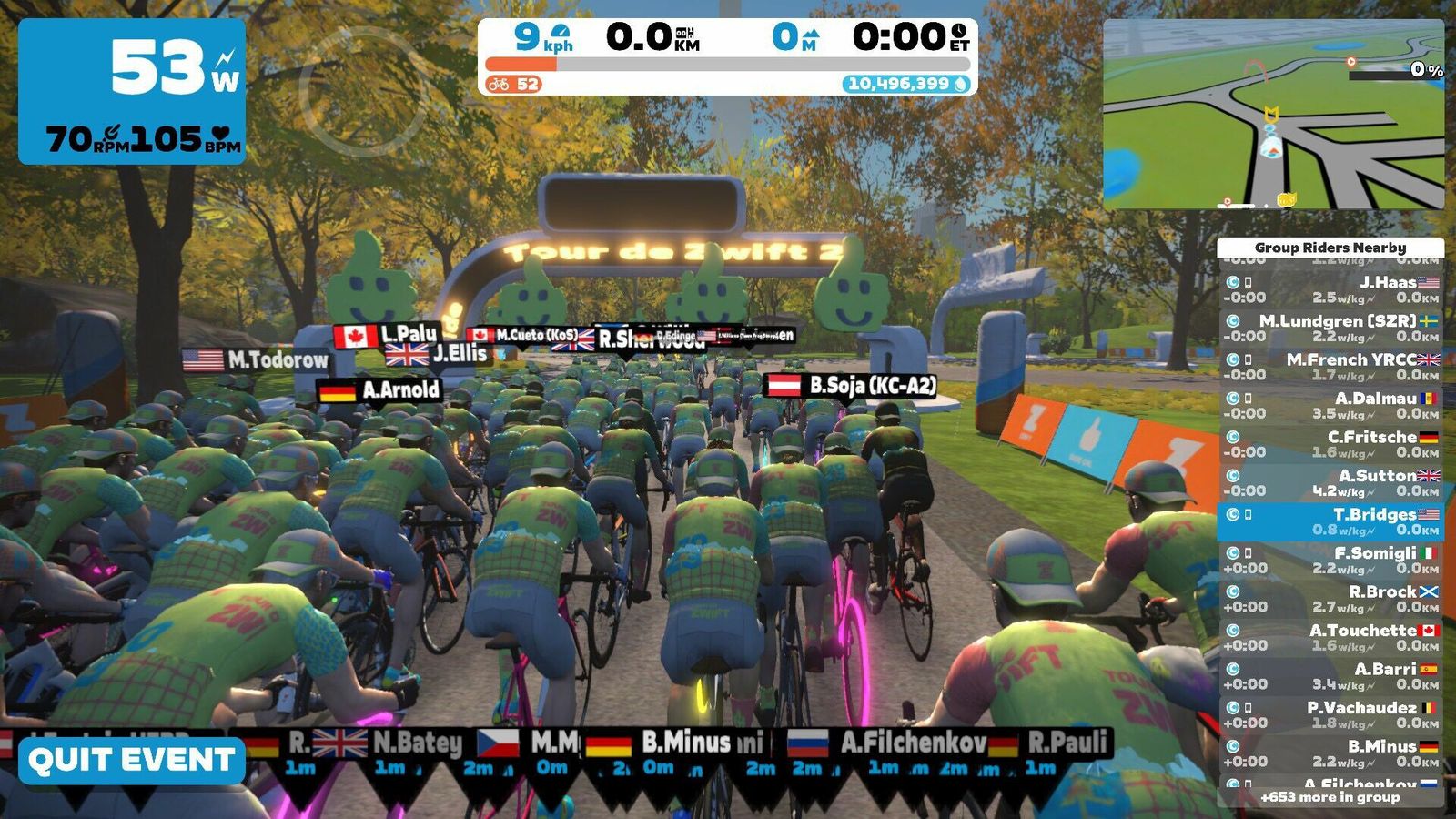The image size is (1456, 819).
Task: Select P.Vachaudez rider row
Action: pyautogui.click(x=1330, y=715)
